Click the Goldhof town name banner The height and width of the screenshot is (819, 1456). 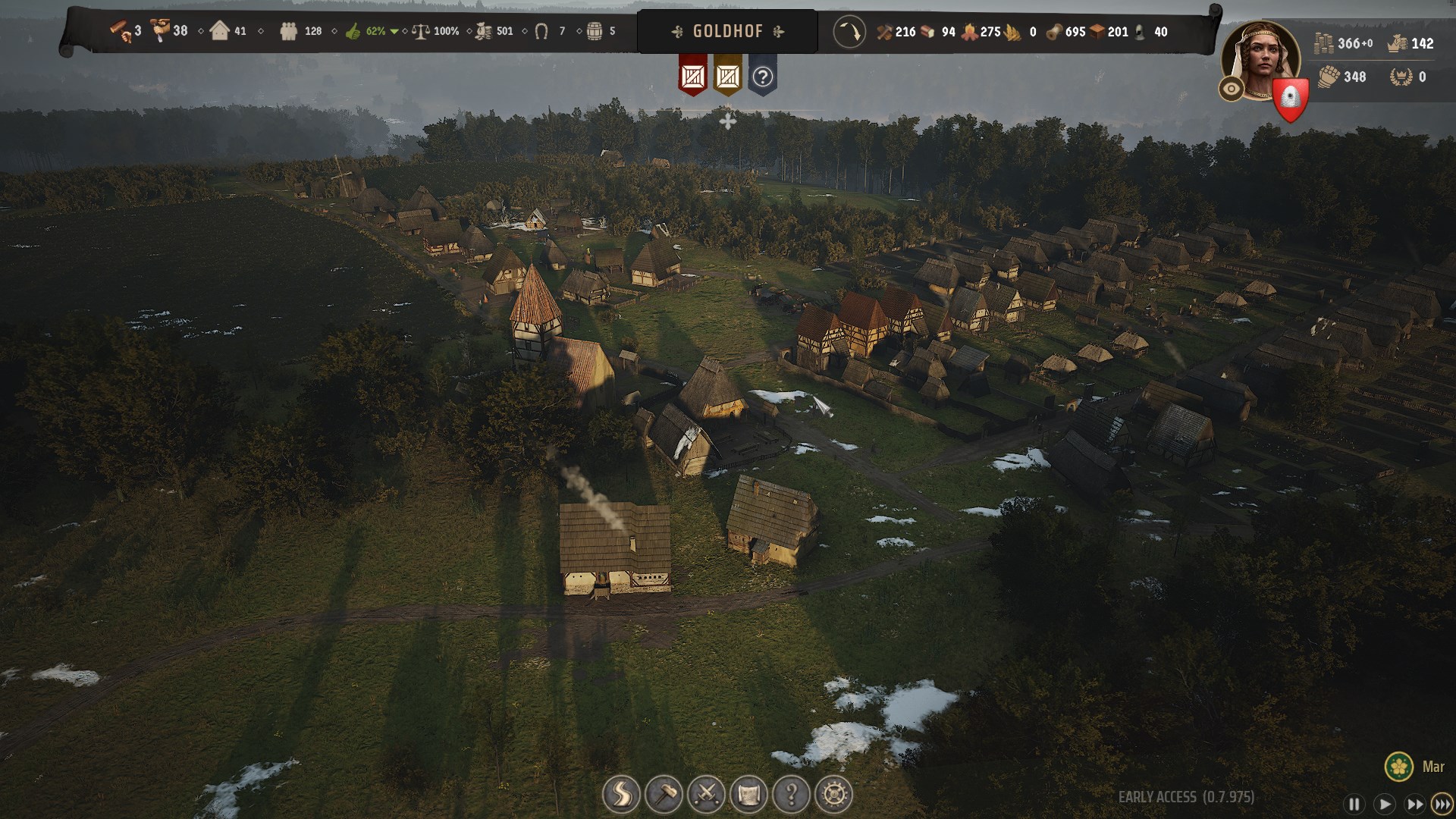tap(727, 32)
